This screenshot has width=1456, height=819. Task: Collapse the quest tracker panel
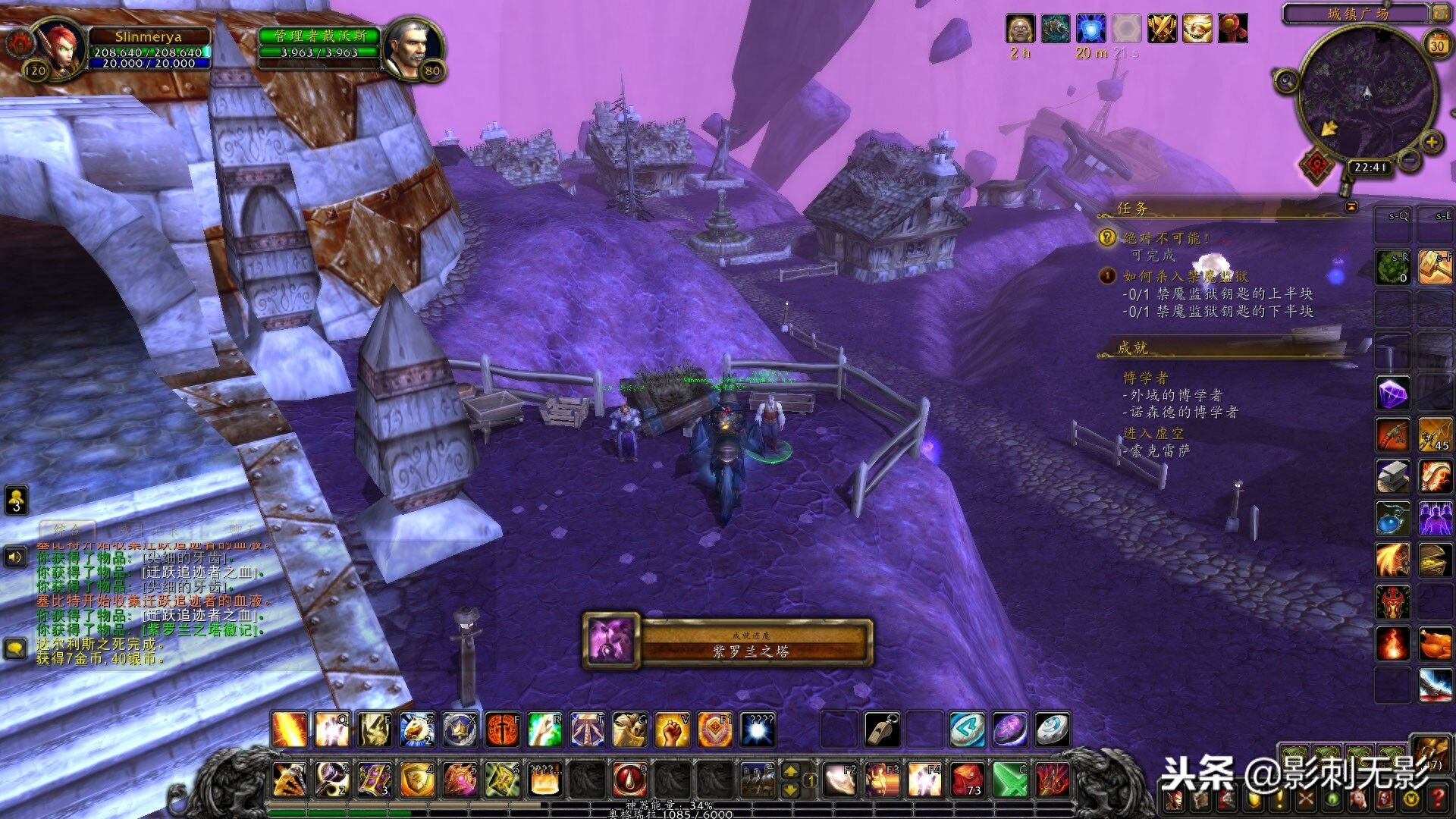click(1351, 206)
